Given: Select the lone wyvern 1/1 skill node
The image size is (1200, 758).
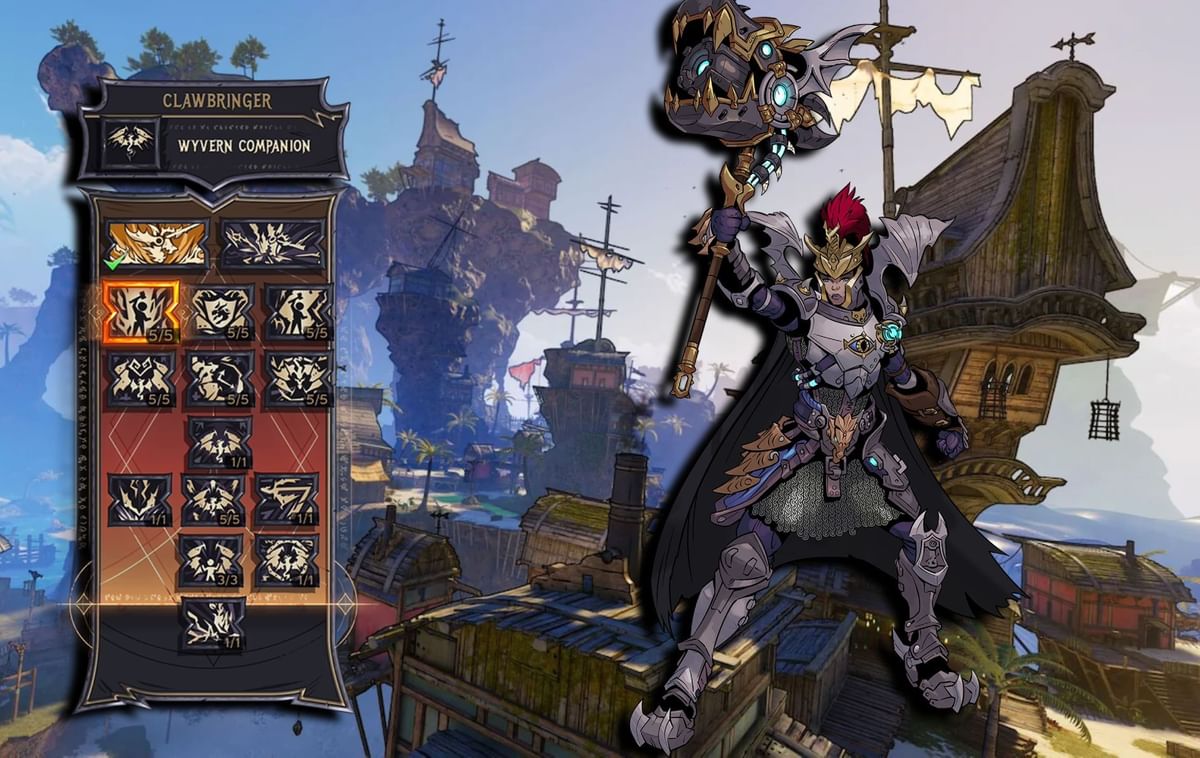Looking at the screenshot, I should tap(219, 442).
